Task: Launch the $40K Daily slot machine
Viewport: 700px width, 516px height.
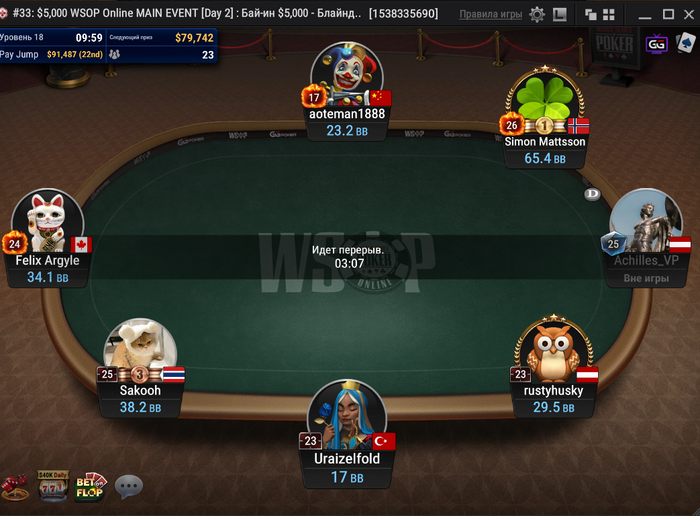Action: pyautogui.click(x=51, y=486)
